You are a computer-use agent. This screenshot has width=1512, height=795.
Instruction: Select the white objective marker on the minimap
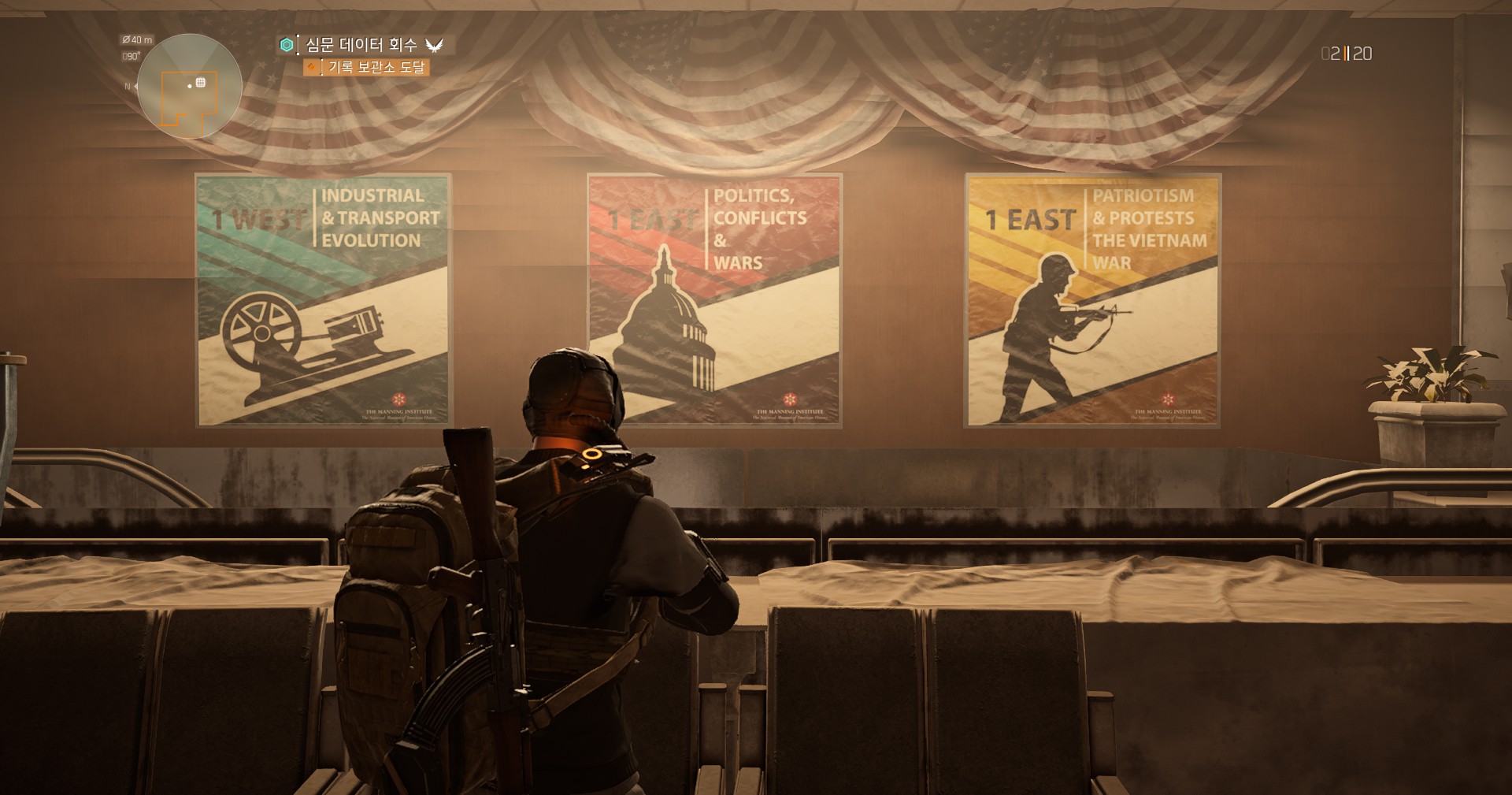201,83
